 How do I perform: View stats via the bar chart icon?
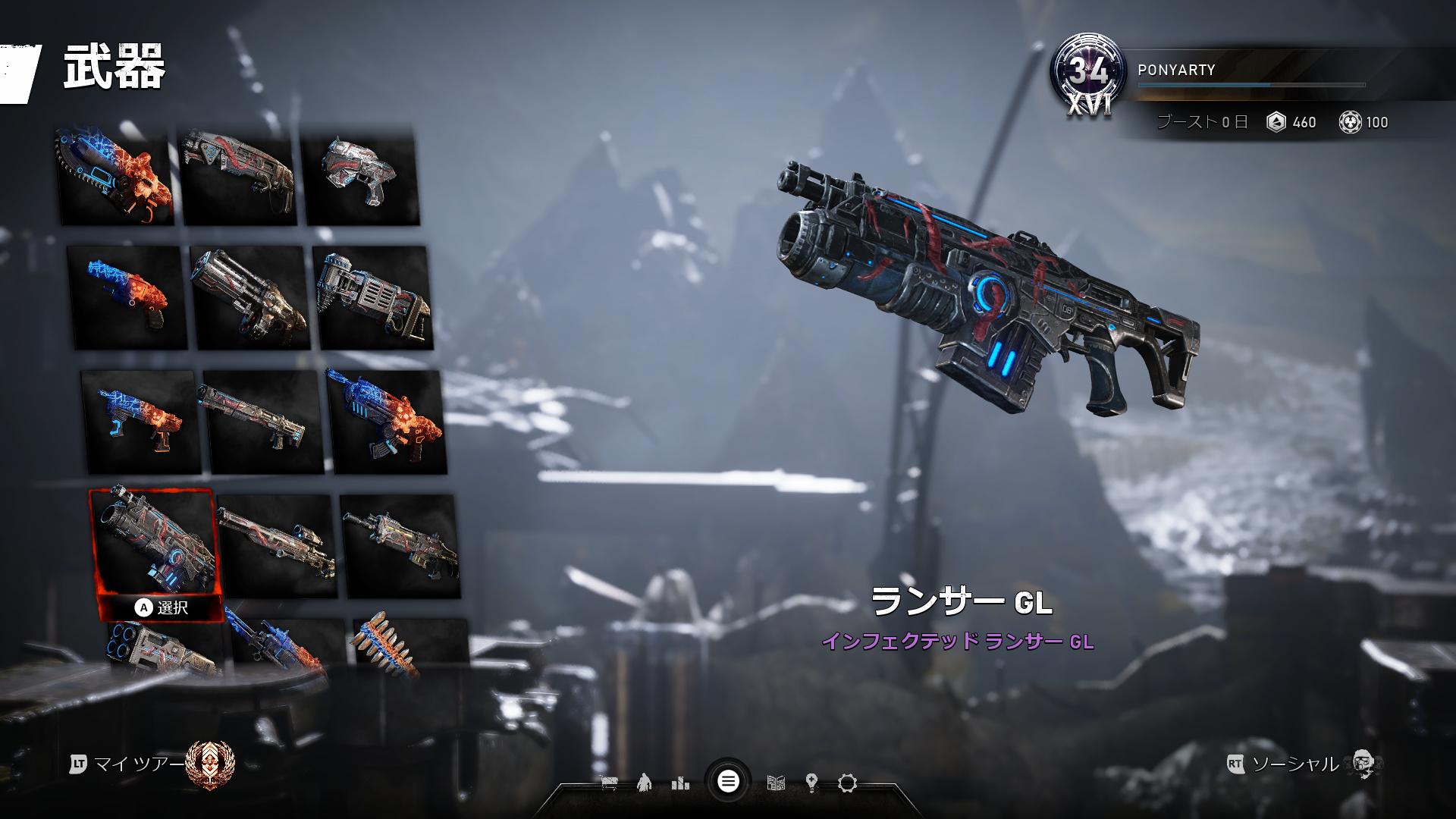coord(681,783)
